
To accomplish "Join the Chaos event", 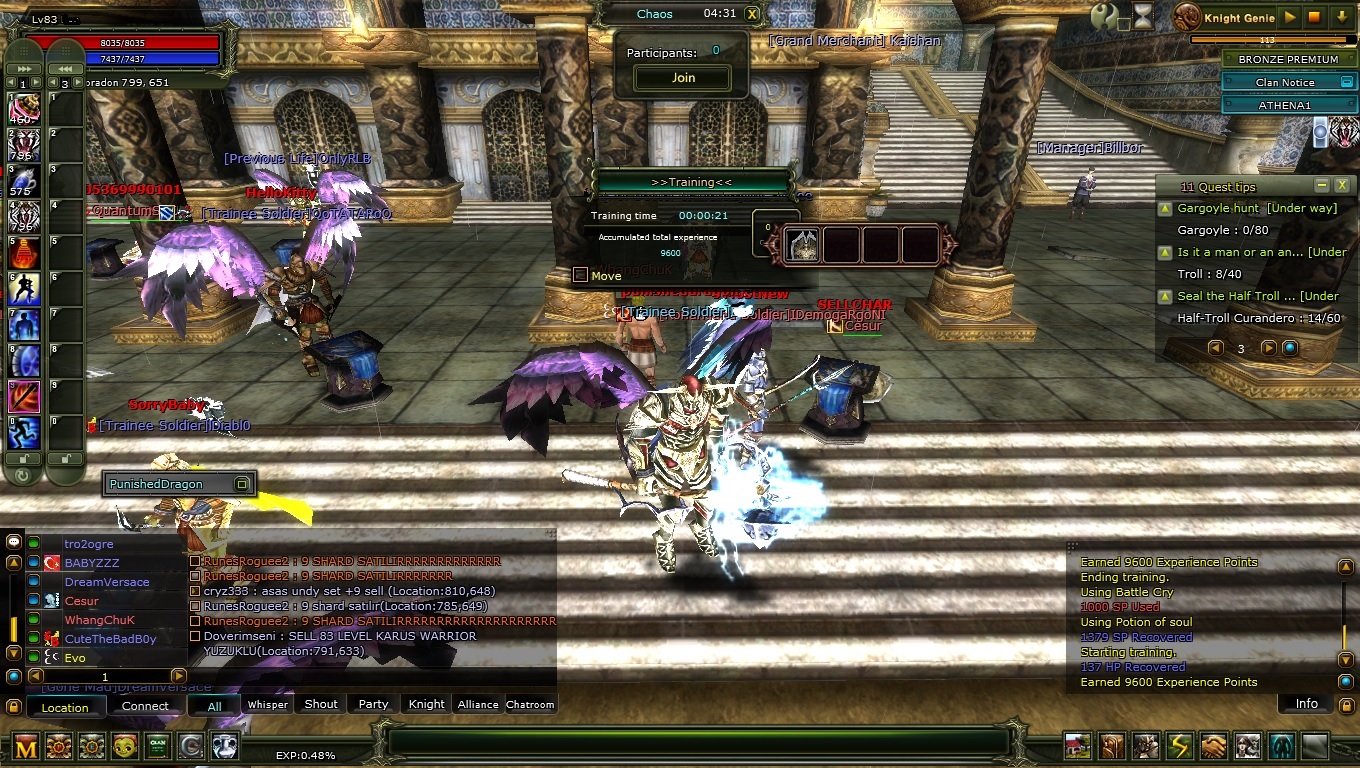I will (683, 78).
